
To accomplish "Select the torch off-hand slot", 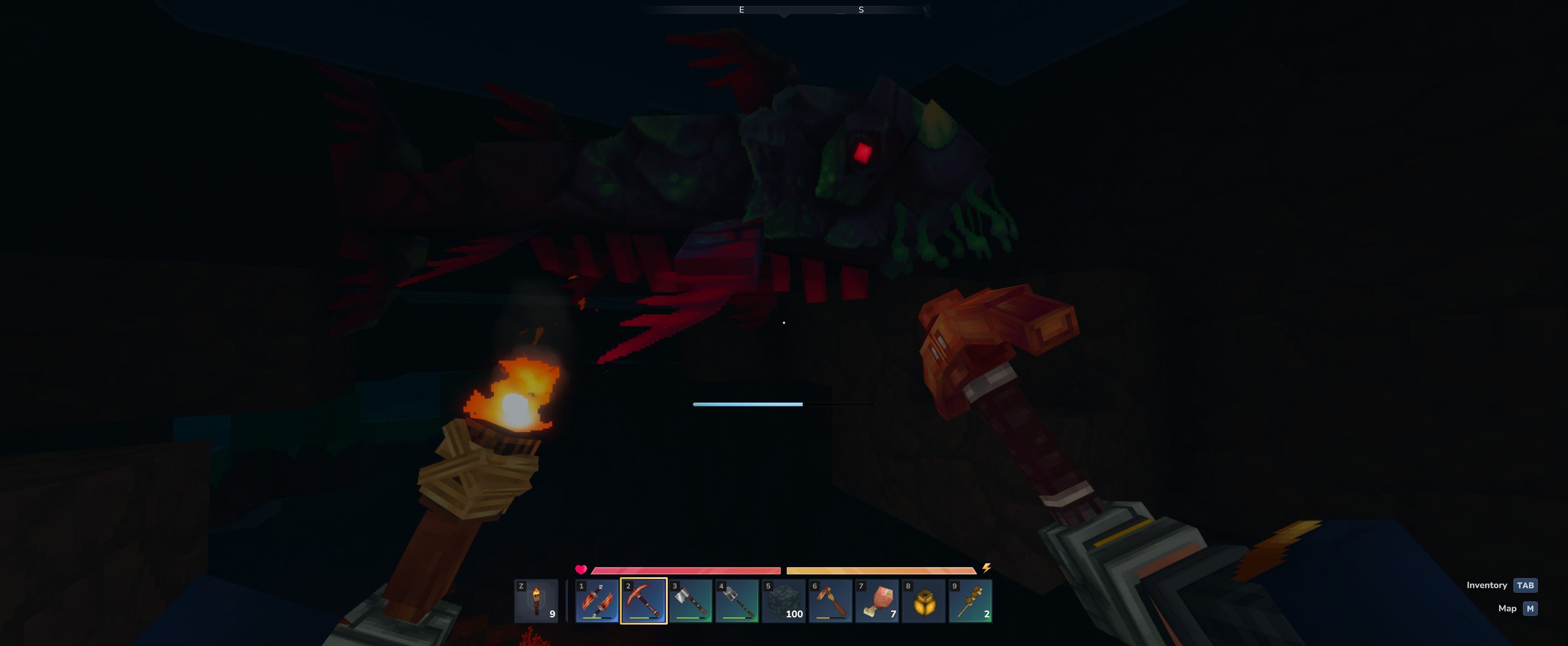I will [x=536, y=600].
